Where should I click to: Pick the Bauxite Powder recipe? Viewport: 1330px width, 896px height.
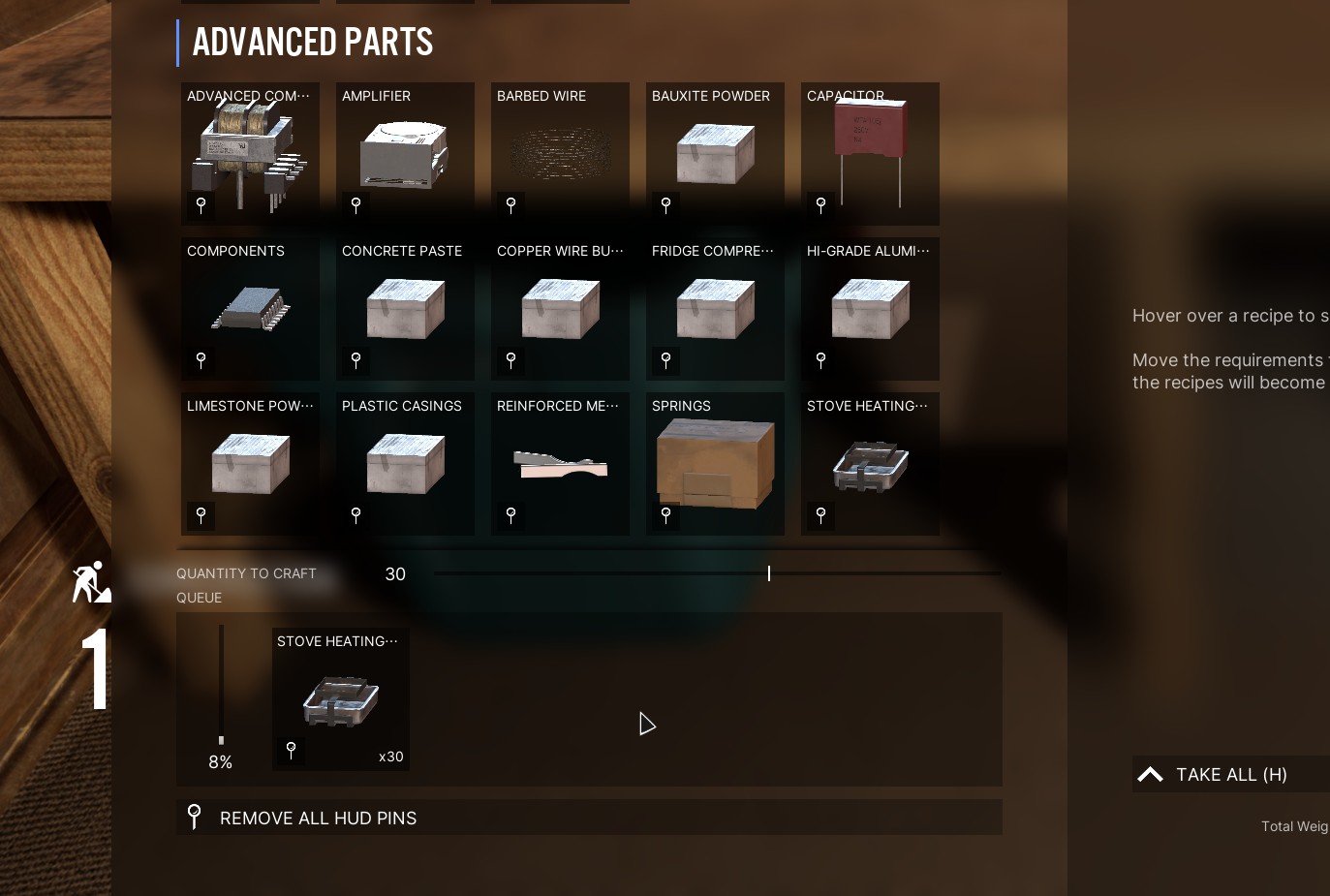click(x=715, y=154)
